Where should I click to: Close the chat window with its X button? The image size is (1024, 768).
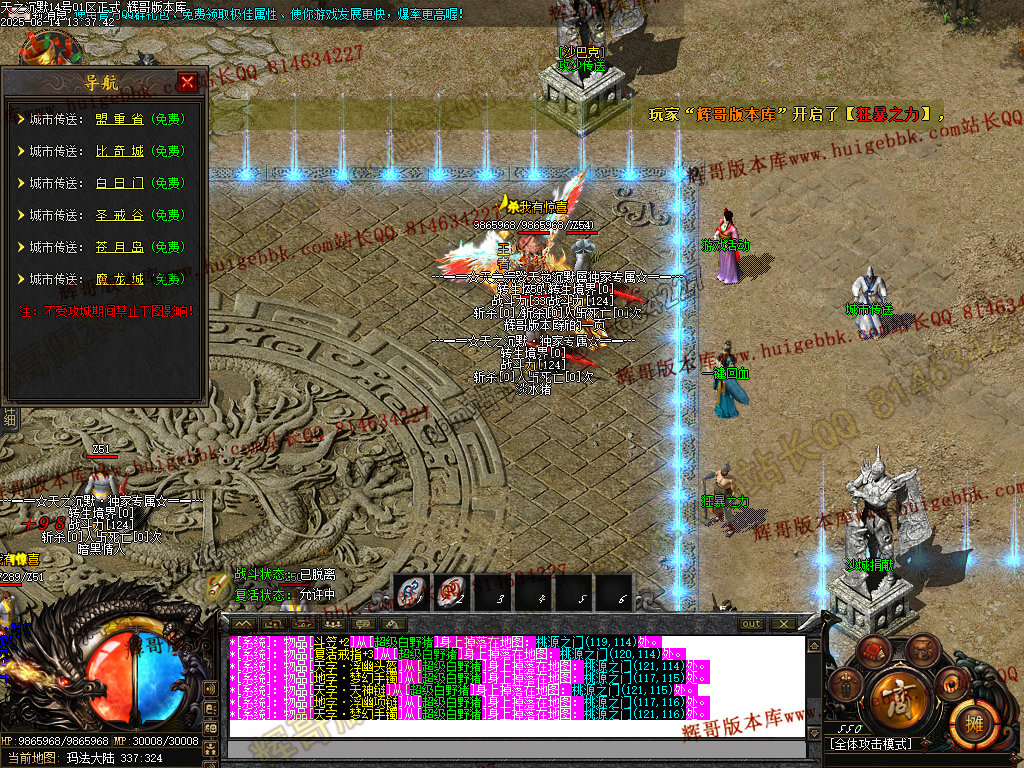pos(783,624)
